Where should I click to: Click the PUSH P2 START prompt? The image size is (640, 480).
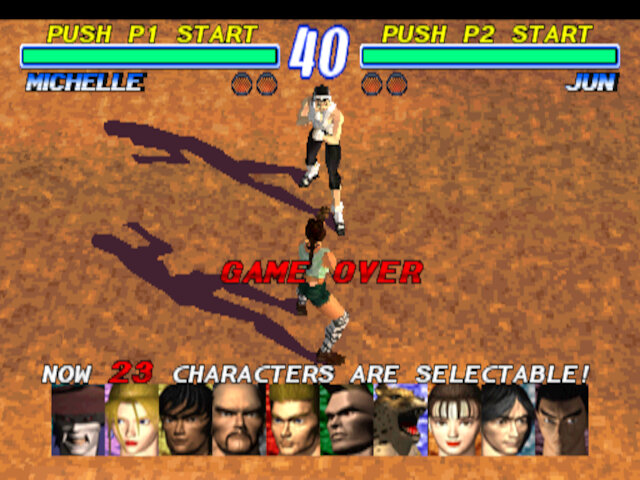[x=487, y=34]
